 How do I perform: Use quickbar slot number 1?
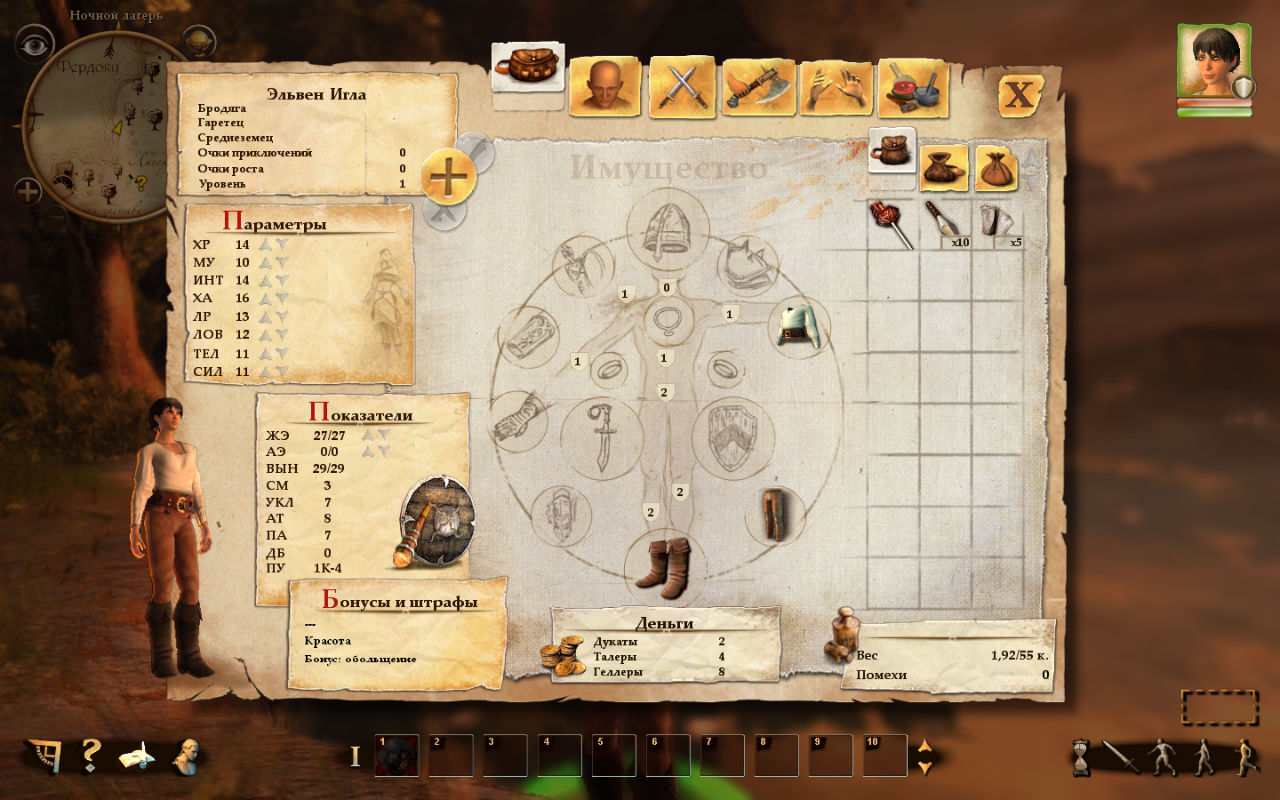pyautogui.click(x=396, y=756)
